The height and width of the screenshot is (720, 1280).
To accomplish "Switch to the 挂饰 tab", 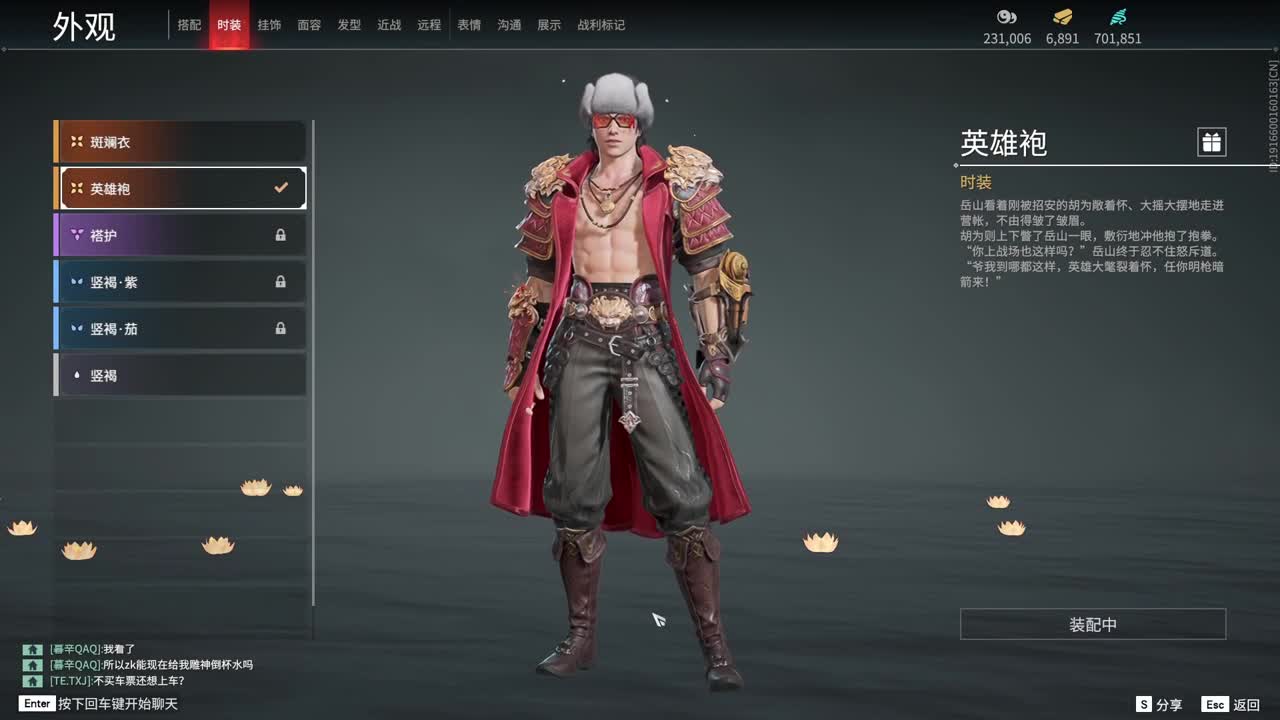I will (269, 25).
